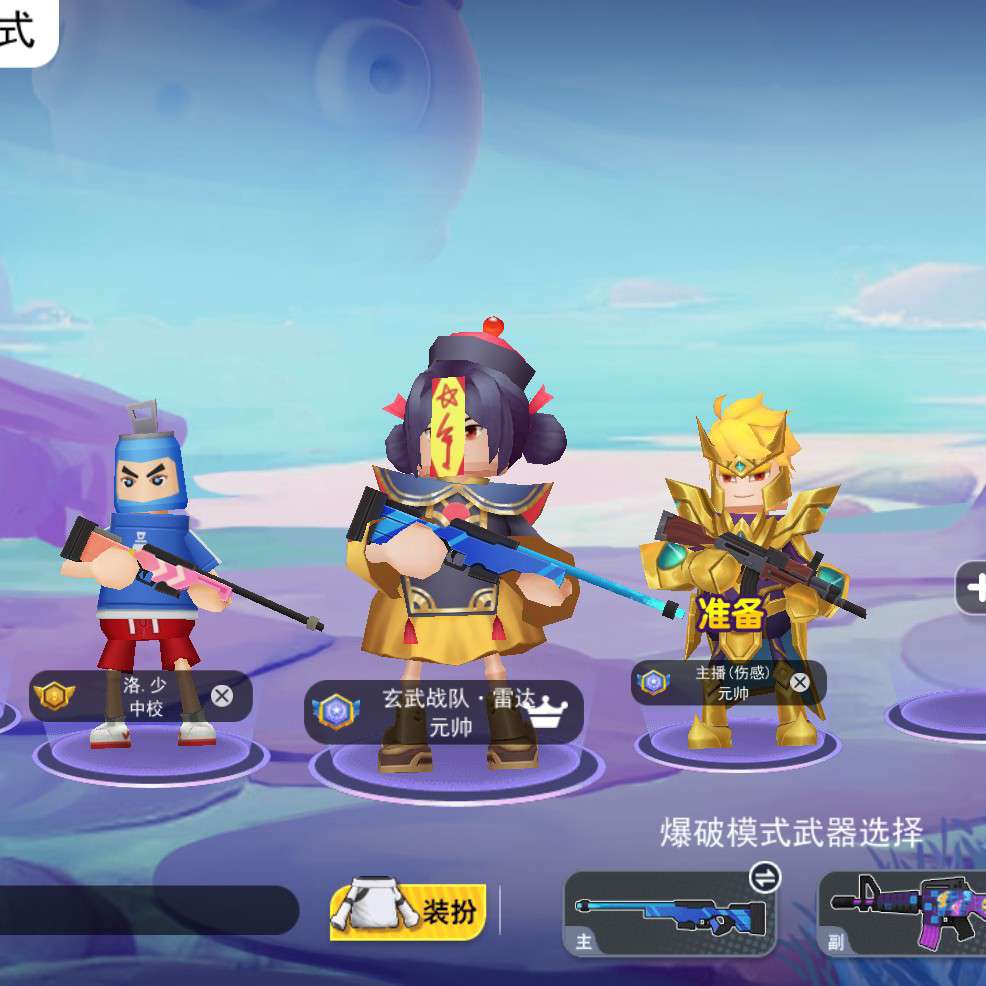Select the purple rifle secondary weapon slot
986x986 pixels.
pos(902,914)
